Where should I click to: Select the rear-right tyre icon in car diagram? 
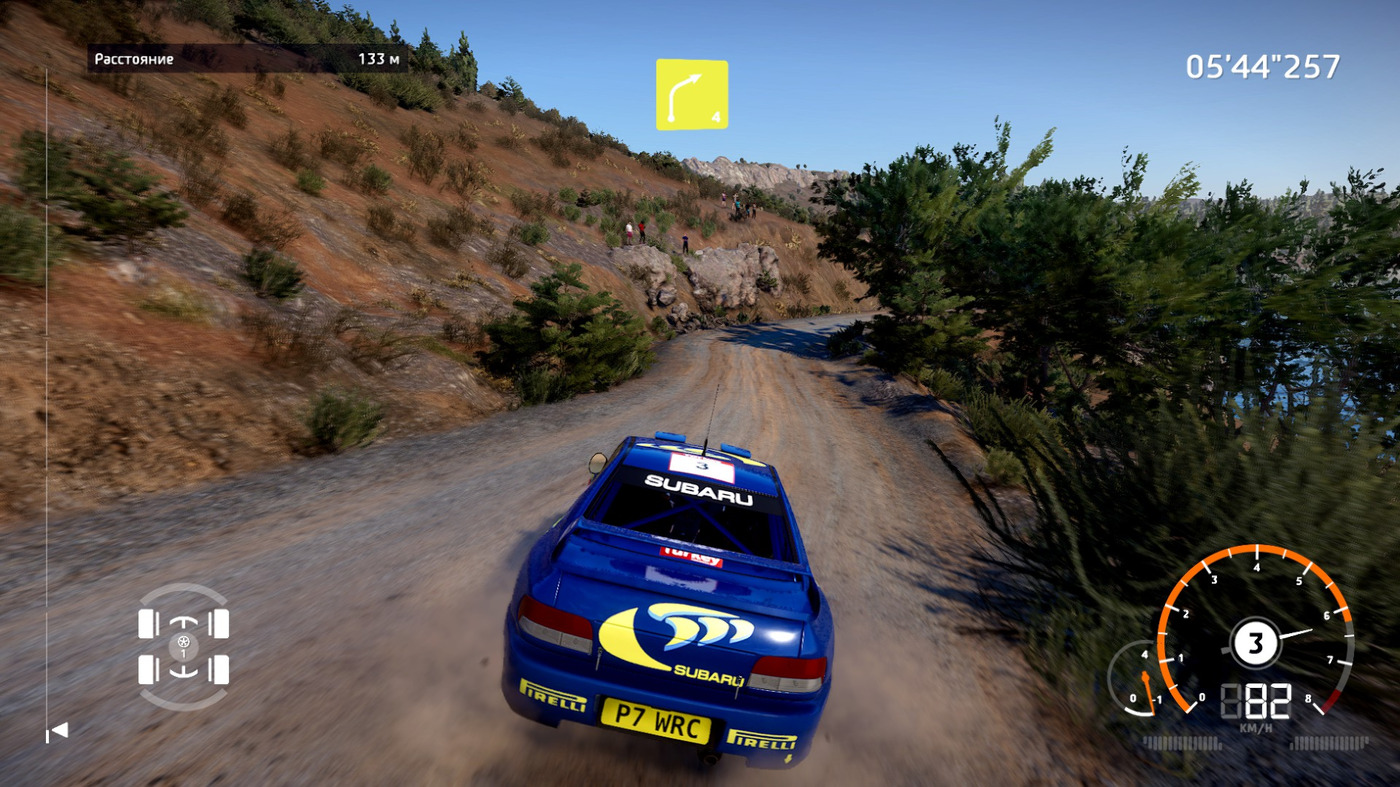point(219,669)
